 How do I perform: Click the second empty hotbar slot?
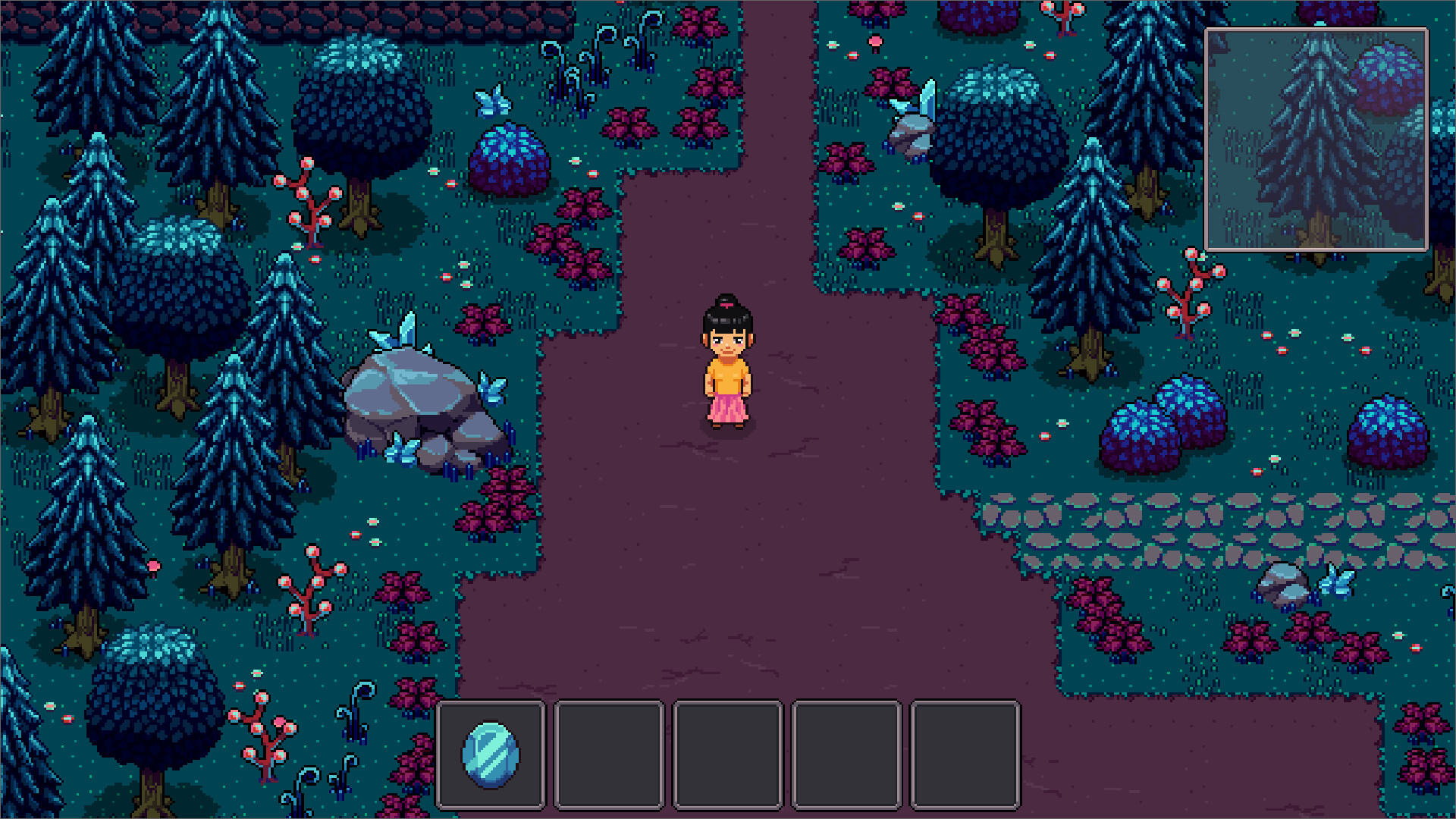pos(610,754)
